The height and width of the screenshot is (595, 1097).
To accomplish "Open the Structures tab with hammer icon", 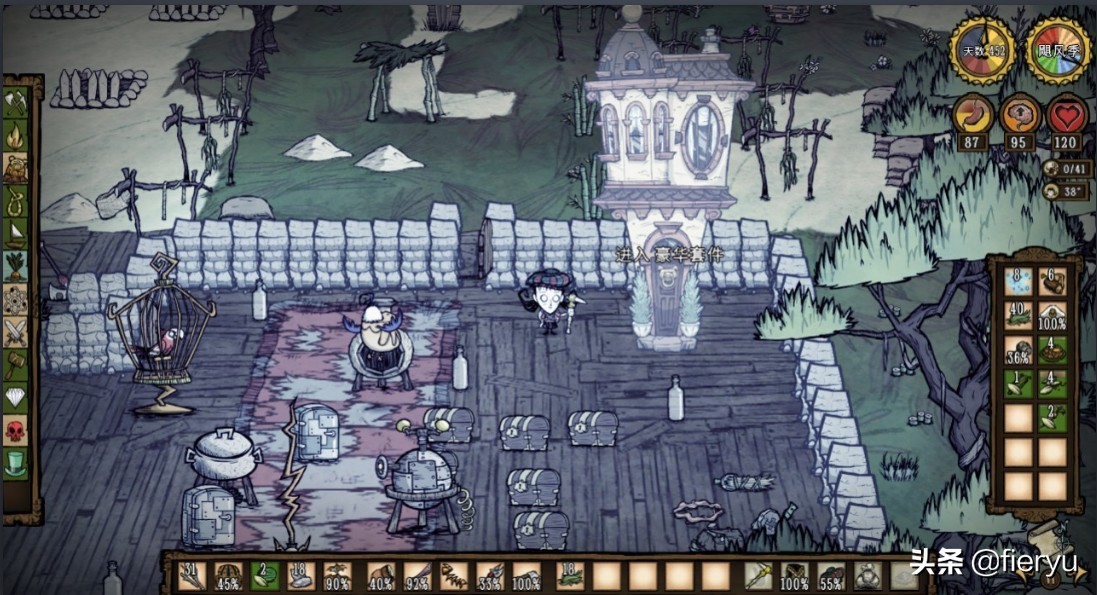I will pyautogui.click(x=17, y=364).
